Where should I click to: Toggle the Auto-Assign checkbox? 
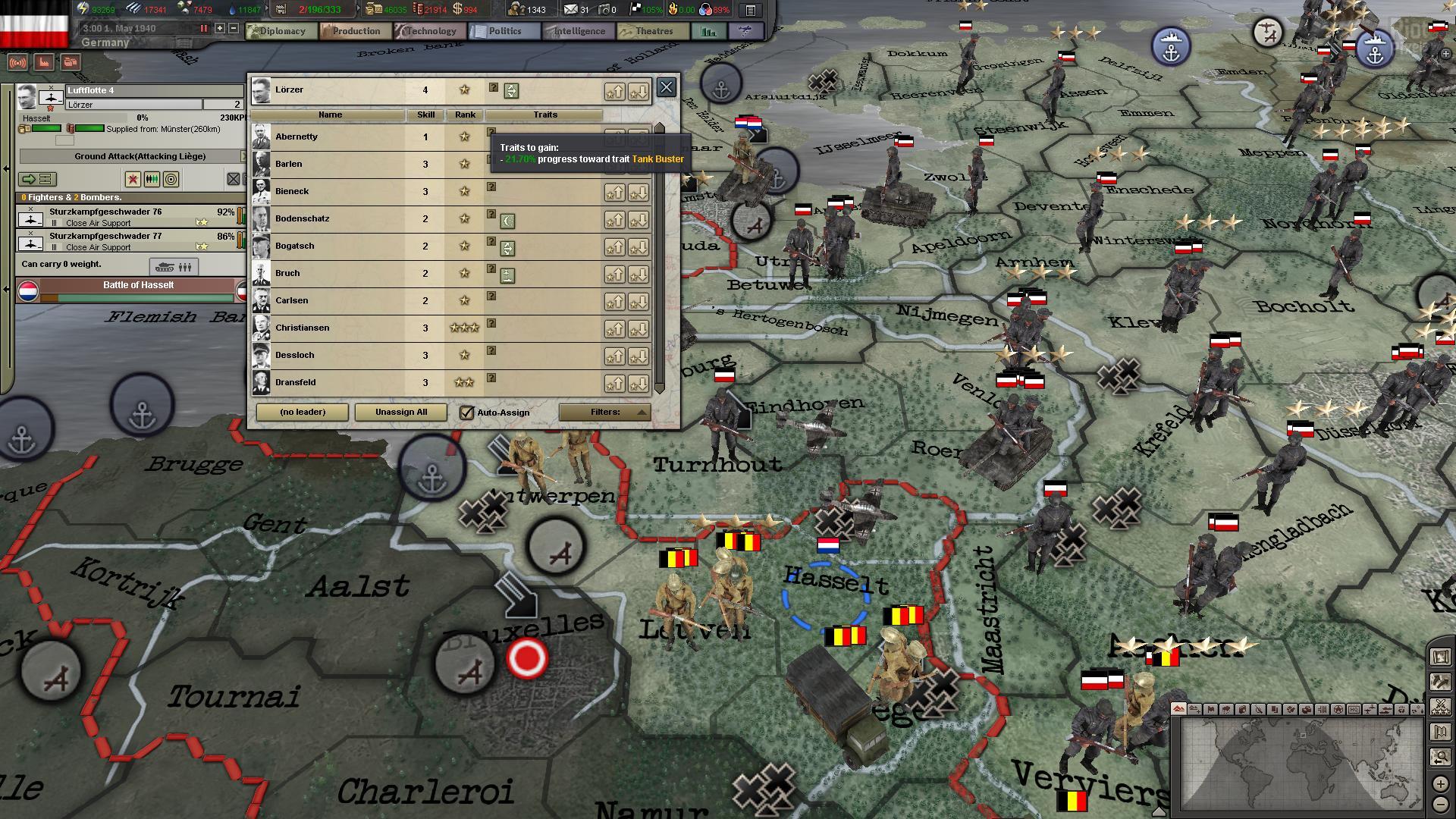tap(467, 413)
